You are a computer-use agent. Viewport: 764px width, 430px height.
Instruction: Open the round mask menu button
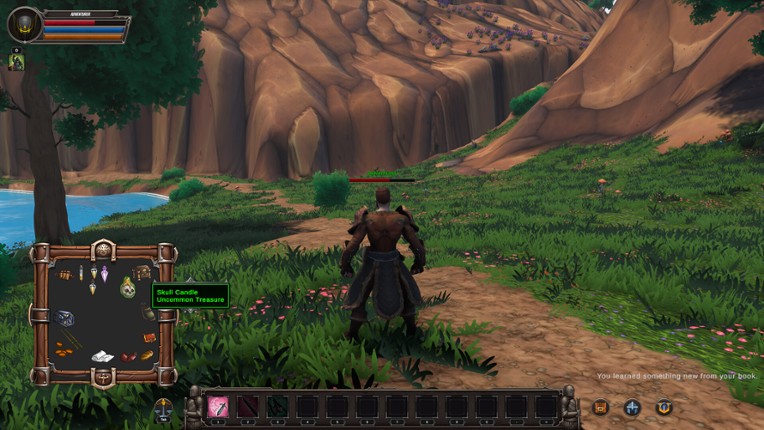tap(164, 408)
